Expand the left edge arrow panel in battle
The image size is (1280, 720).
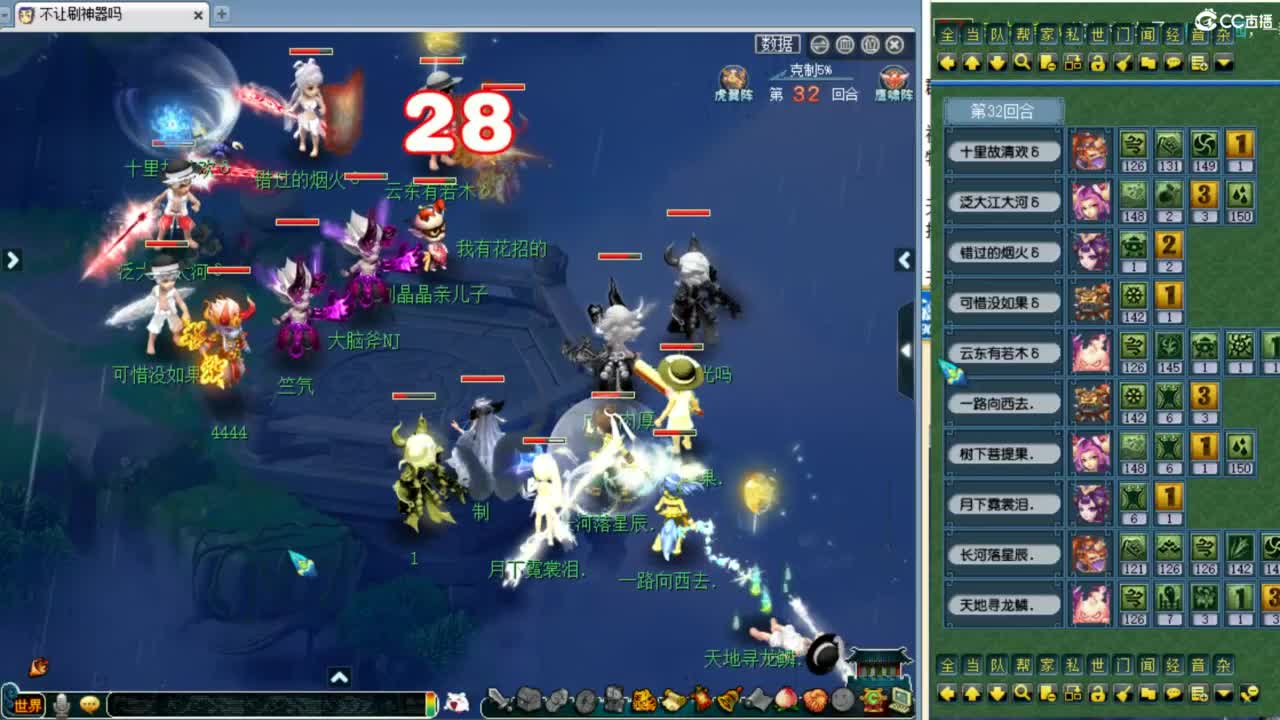[x=12, y=259]
